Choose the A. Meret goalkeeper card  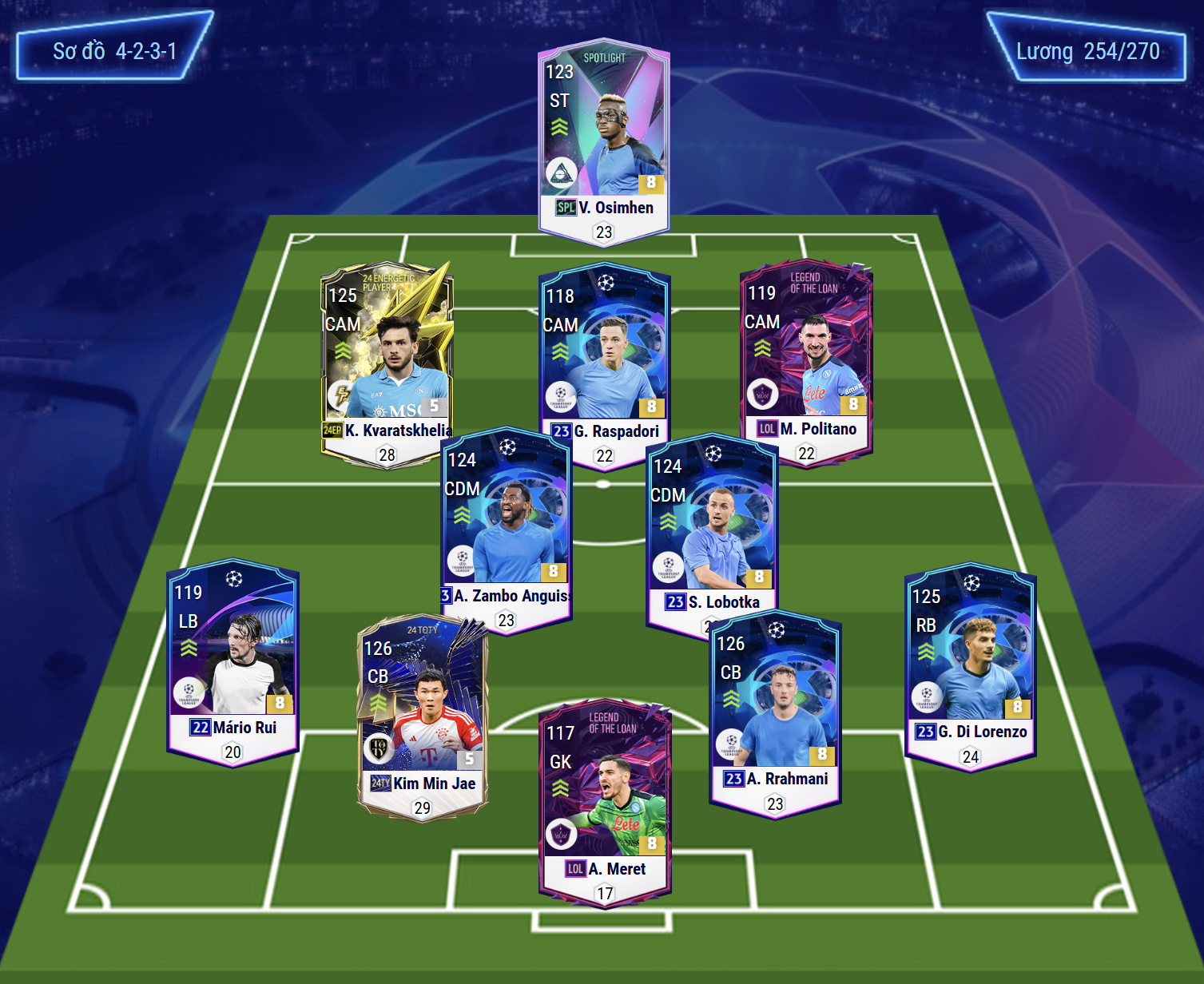605,799
